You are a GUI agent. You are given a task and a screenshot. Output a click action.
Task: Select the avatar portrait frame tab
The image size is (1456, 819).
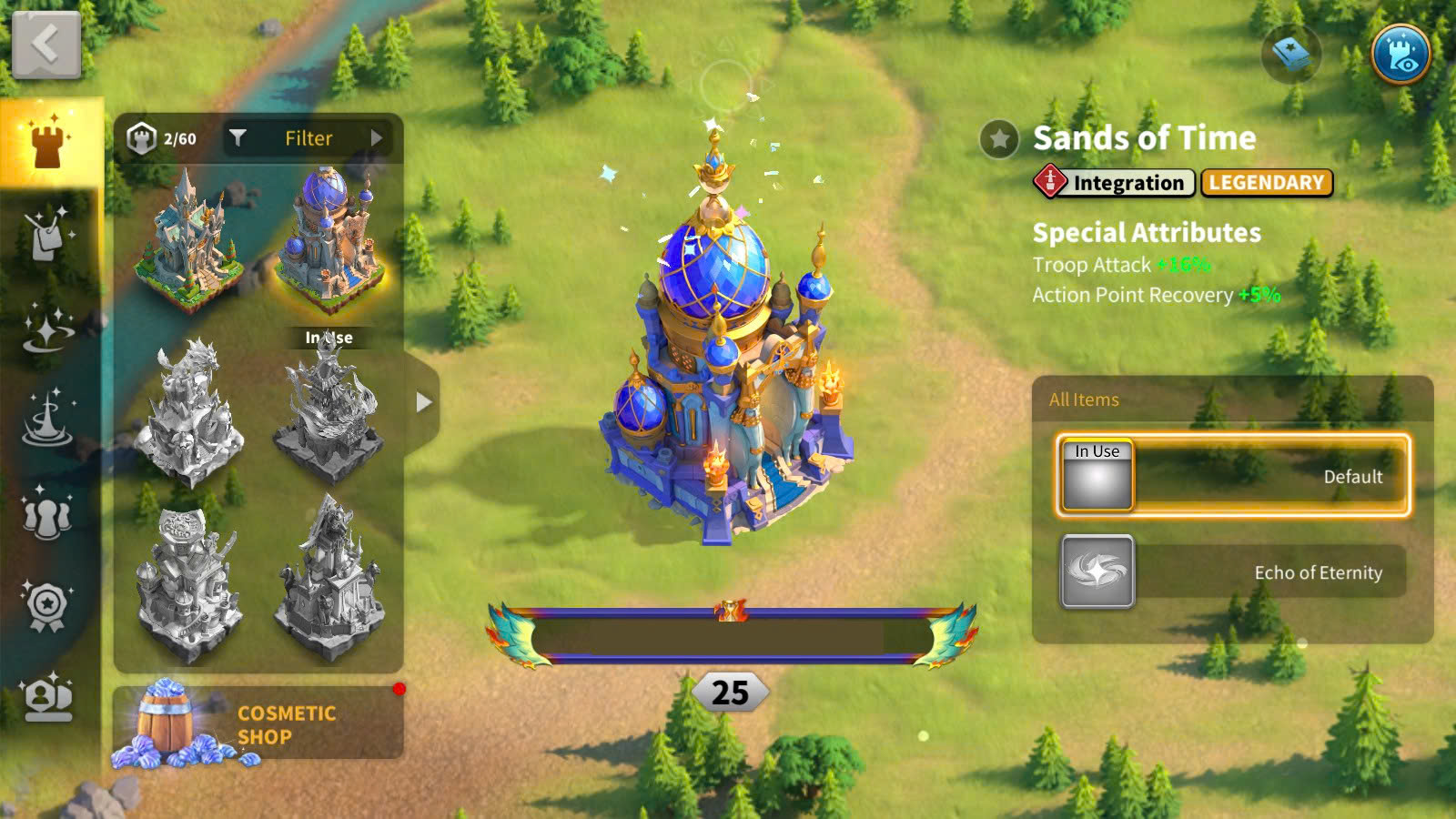tap(47, 696)
